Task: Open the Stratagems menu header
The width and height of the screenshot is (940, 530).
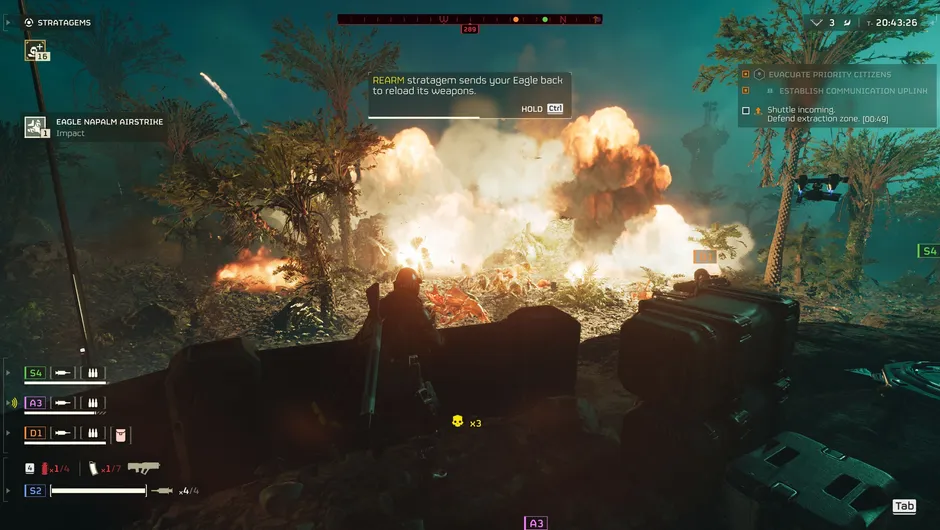Action: [64, 22]
